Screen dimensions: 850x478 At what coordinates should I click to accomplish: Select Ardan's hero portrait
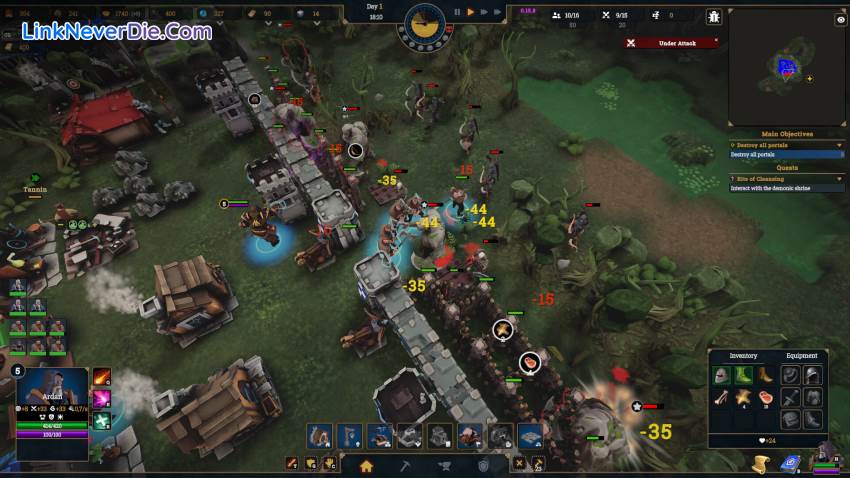(54, 387)
